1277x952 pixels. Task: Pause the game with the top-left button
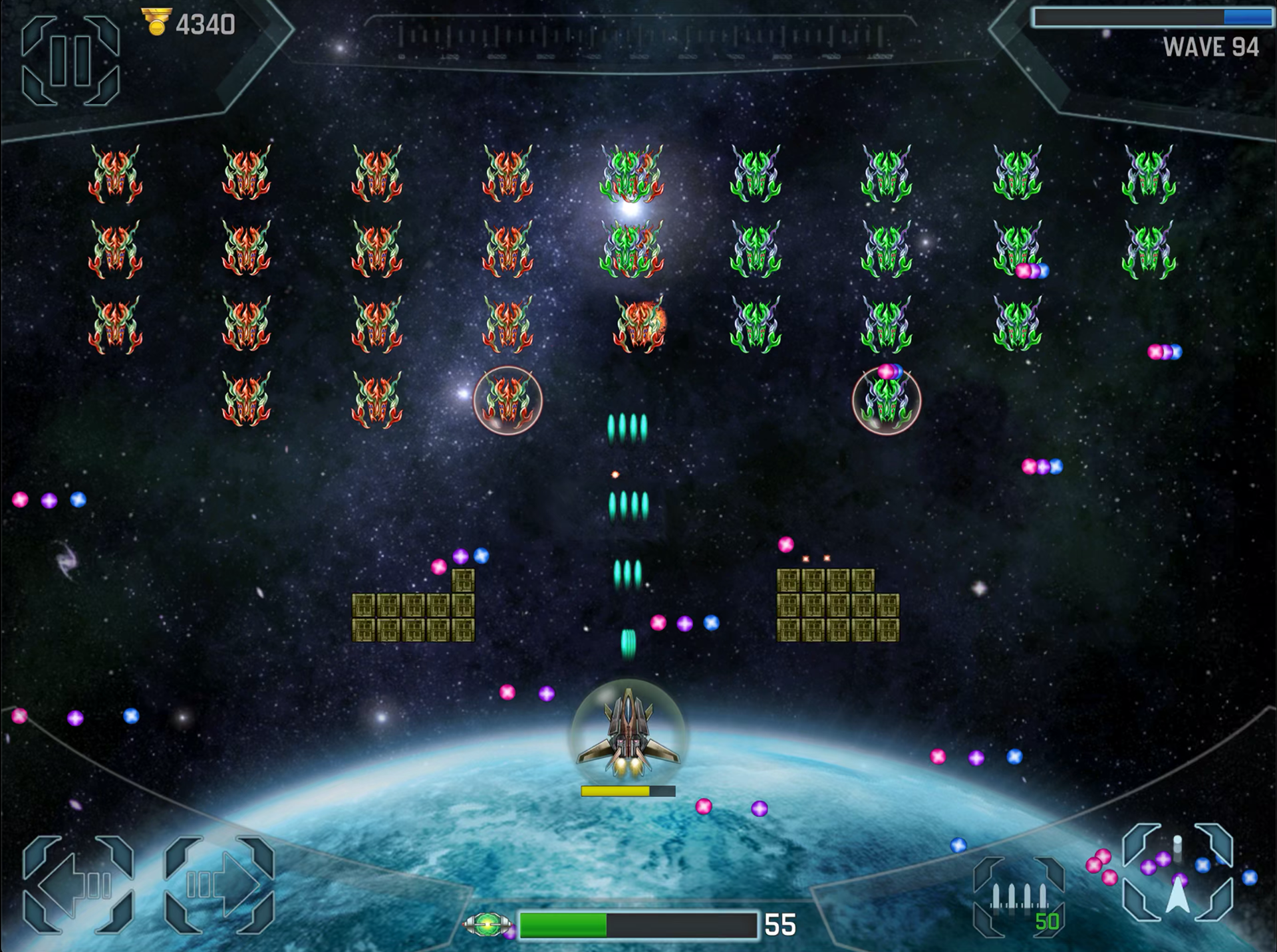pyautogui.click(x=71, y=61)
